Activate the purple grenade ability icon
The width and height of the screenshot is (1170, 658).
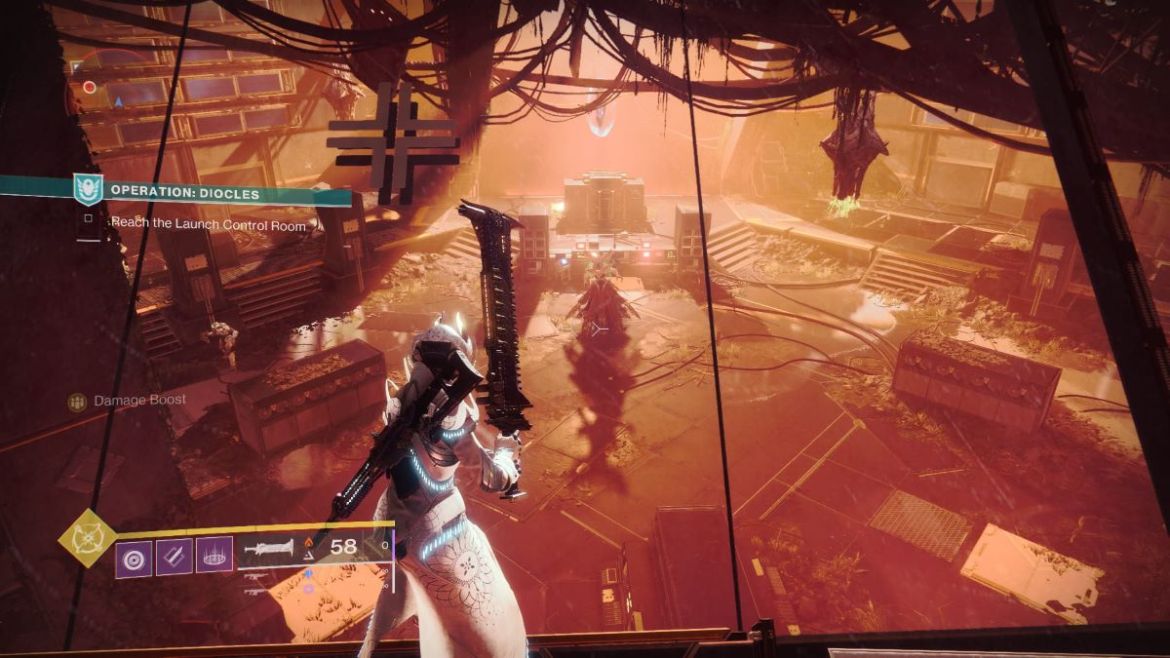[134, 558]
